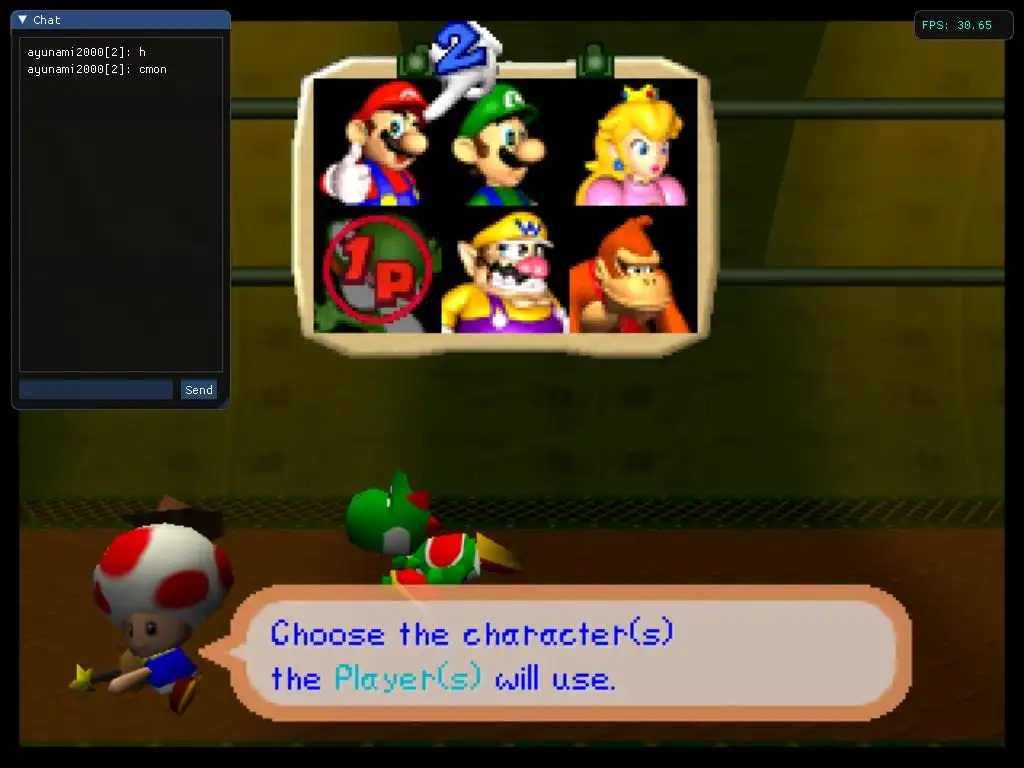Pick Princess Peach's portrait
The image size is (1024, 768).
[x=632, y=145]
